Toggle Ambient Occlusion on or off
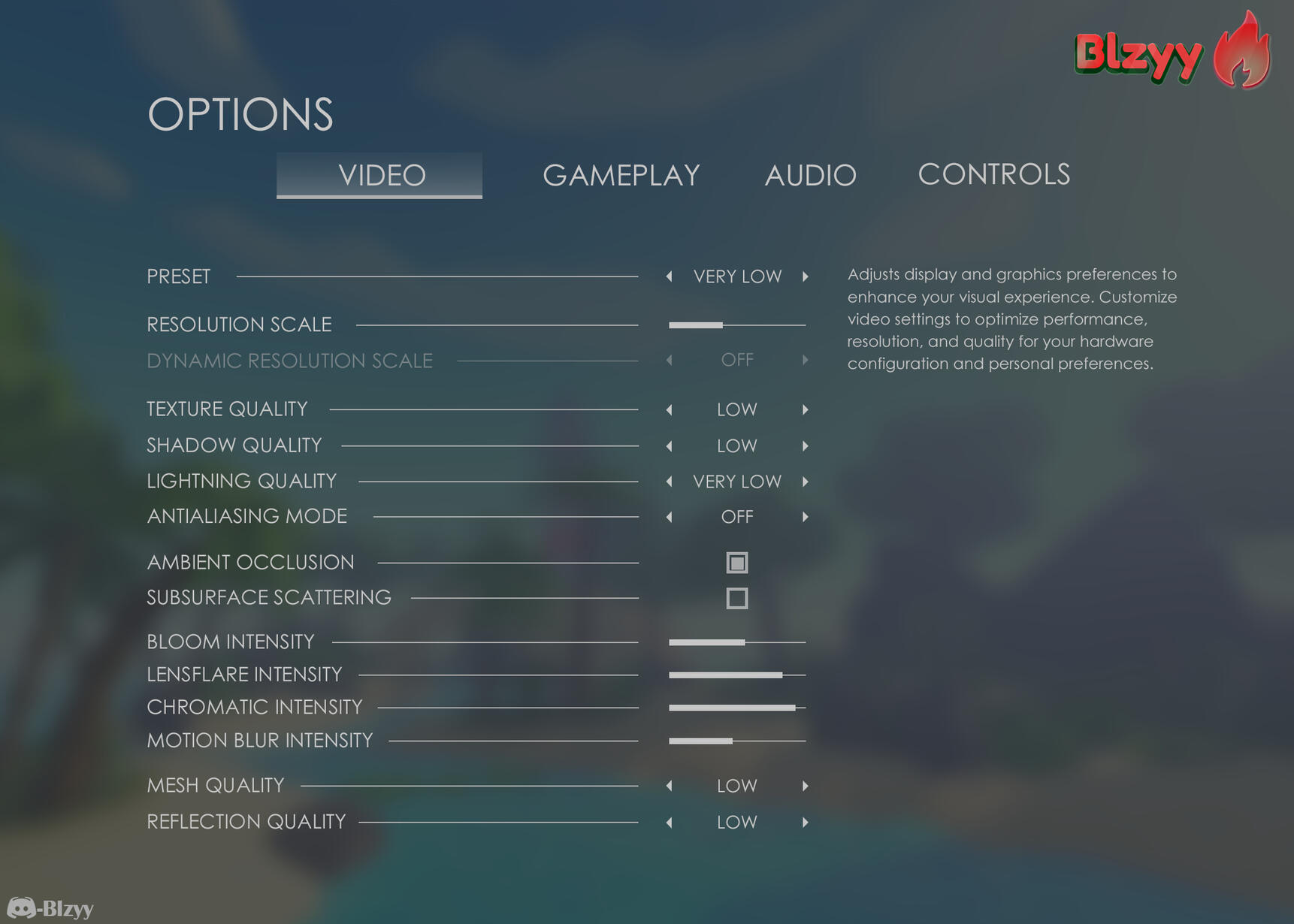The width and height of the screenshot is (1294, 924). [x=736, y=562]
